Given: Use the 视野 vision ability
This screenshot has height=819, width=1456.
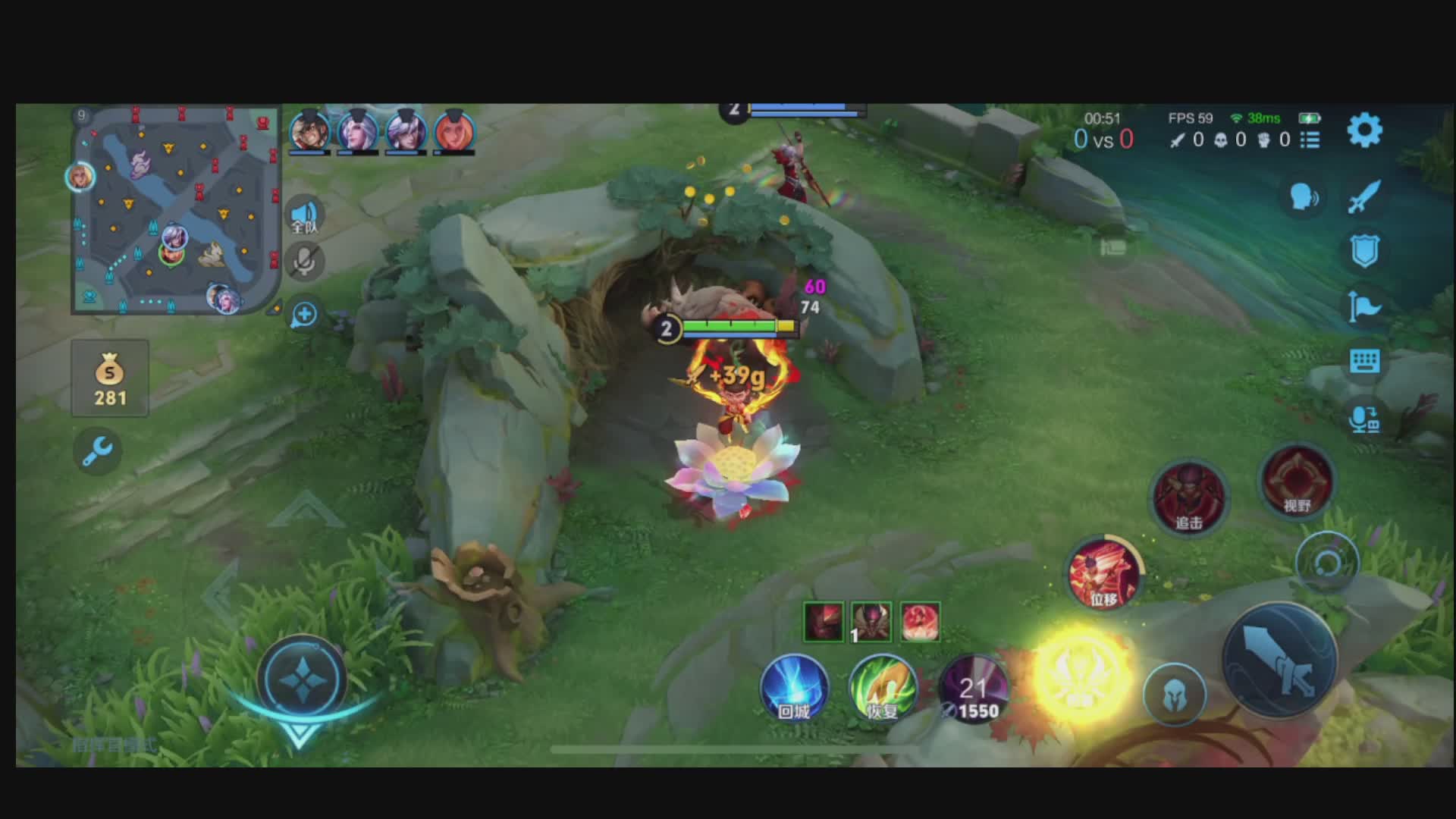Looking at the screenshot, I should [x=1297, y=481].
